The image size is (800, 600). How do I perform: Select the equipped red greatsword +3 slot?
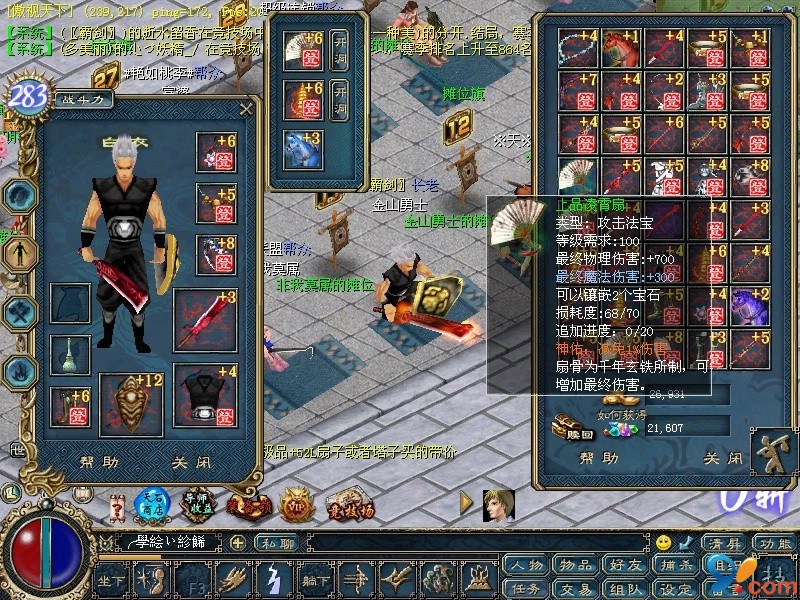[x=206, y=319]
